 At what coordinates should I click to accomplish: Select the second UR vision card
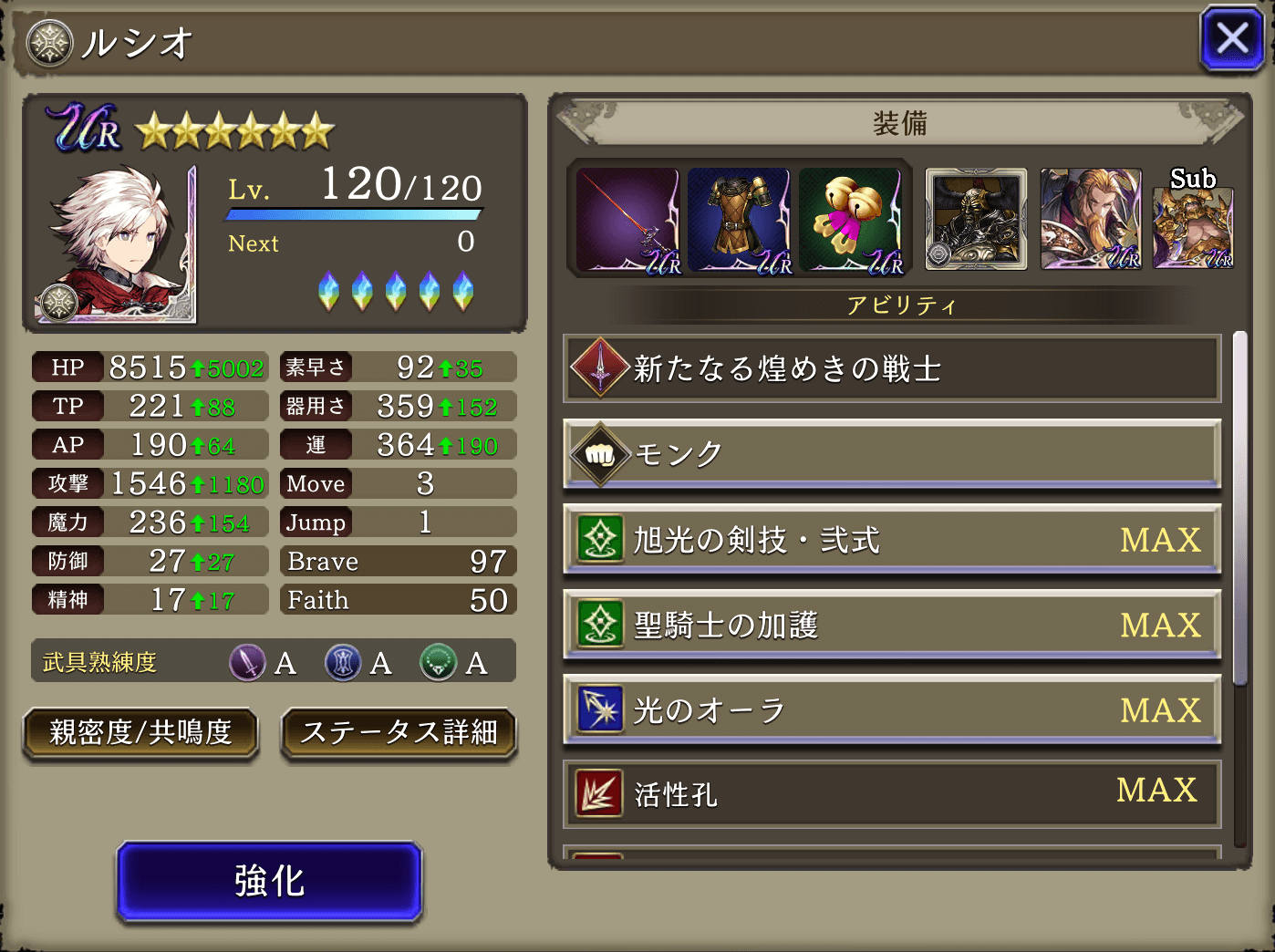tap(1091, 219)
